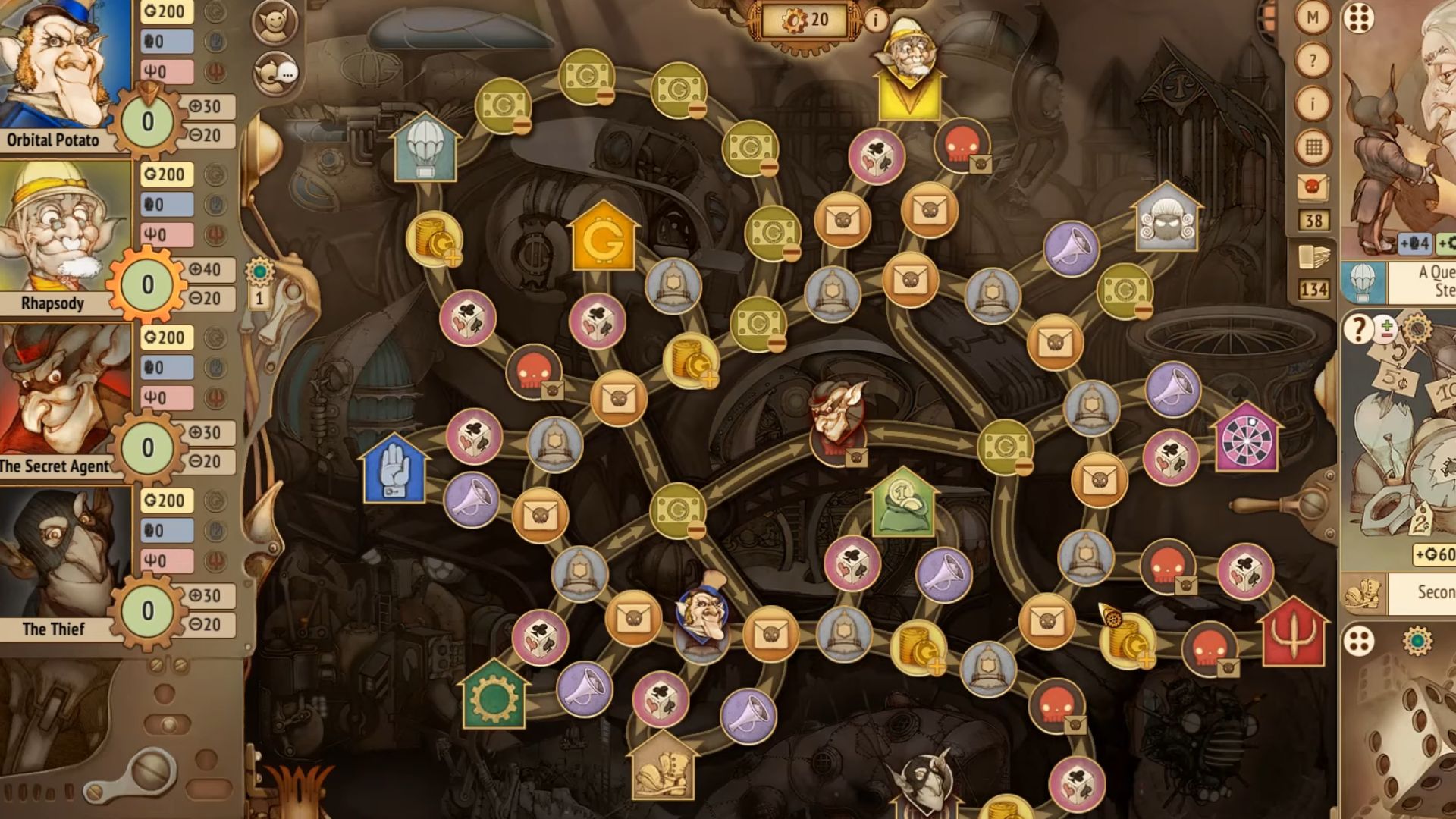Open the M menu button
Viewport: 1456px width, 819px height.
tap(1313, 17)
